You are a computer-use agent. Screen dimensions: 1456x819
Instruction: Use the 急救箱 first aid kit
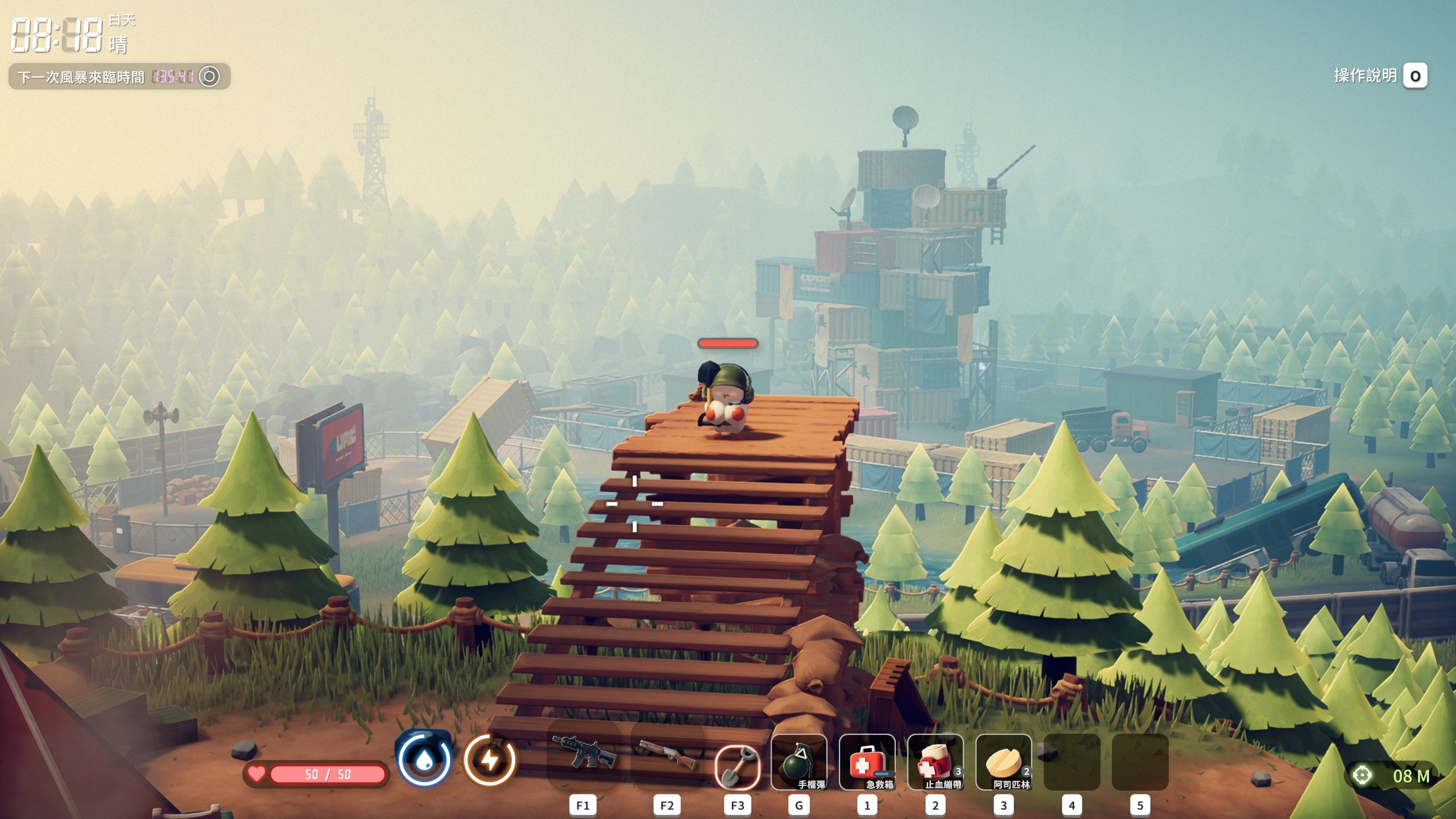pyautogui.click(x=867, y=762)
